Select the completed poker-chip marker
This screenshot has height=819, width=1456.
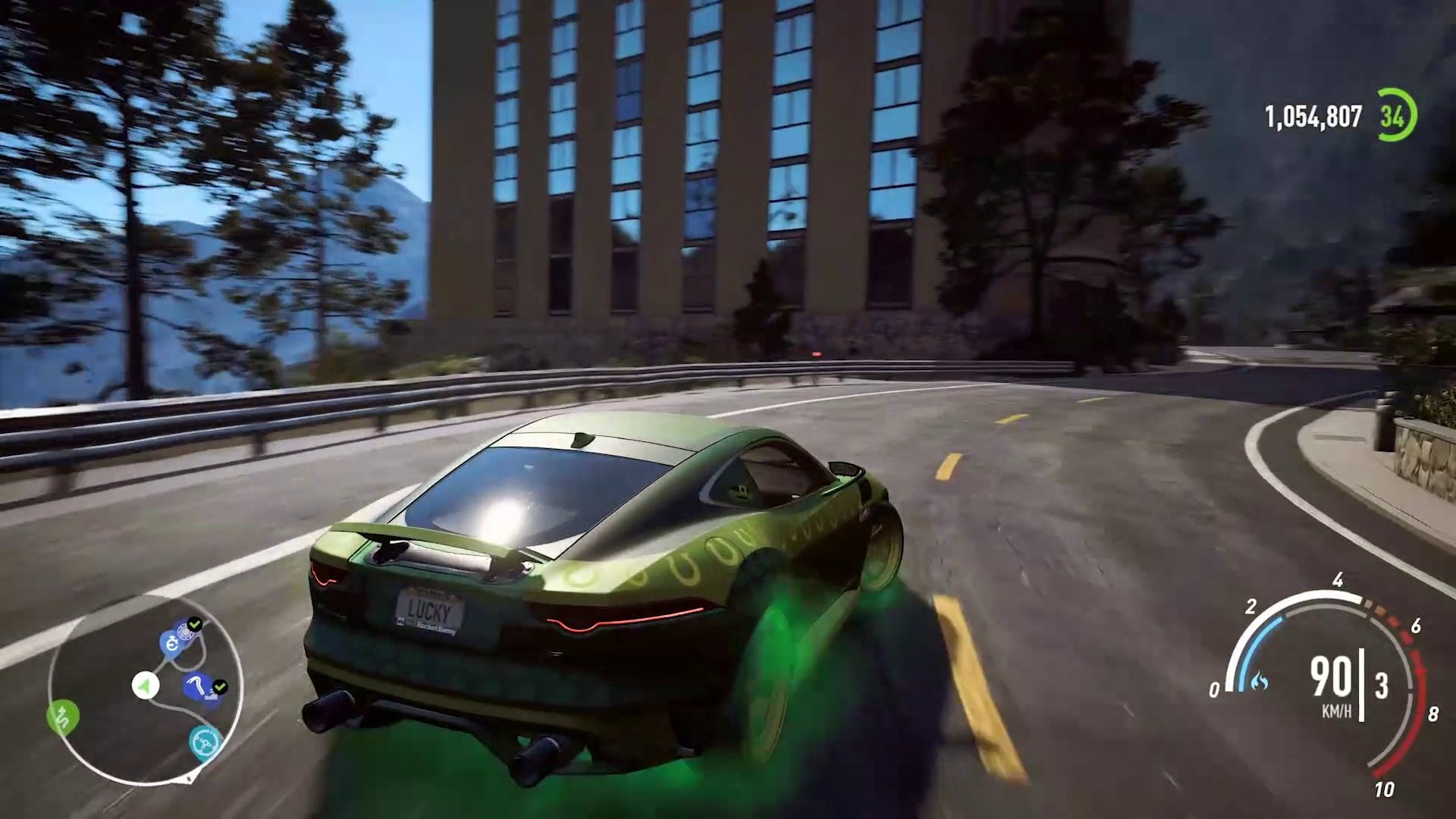(184, 631)
